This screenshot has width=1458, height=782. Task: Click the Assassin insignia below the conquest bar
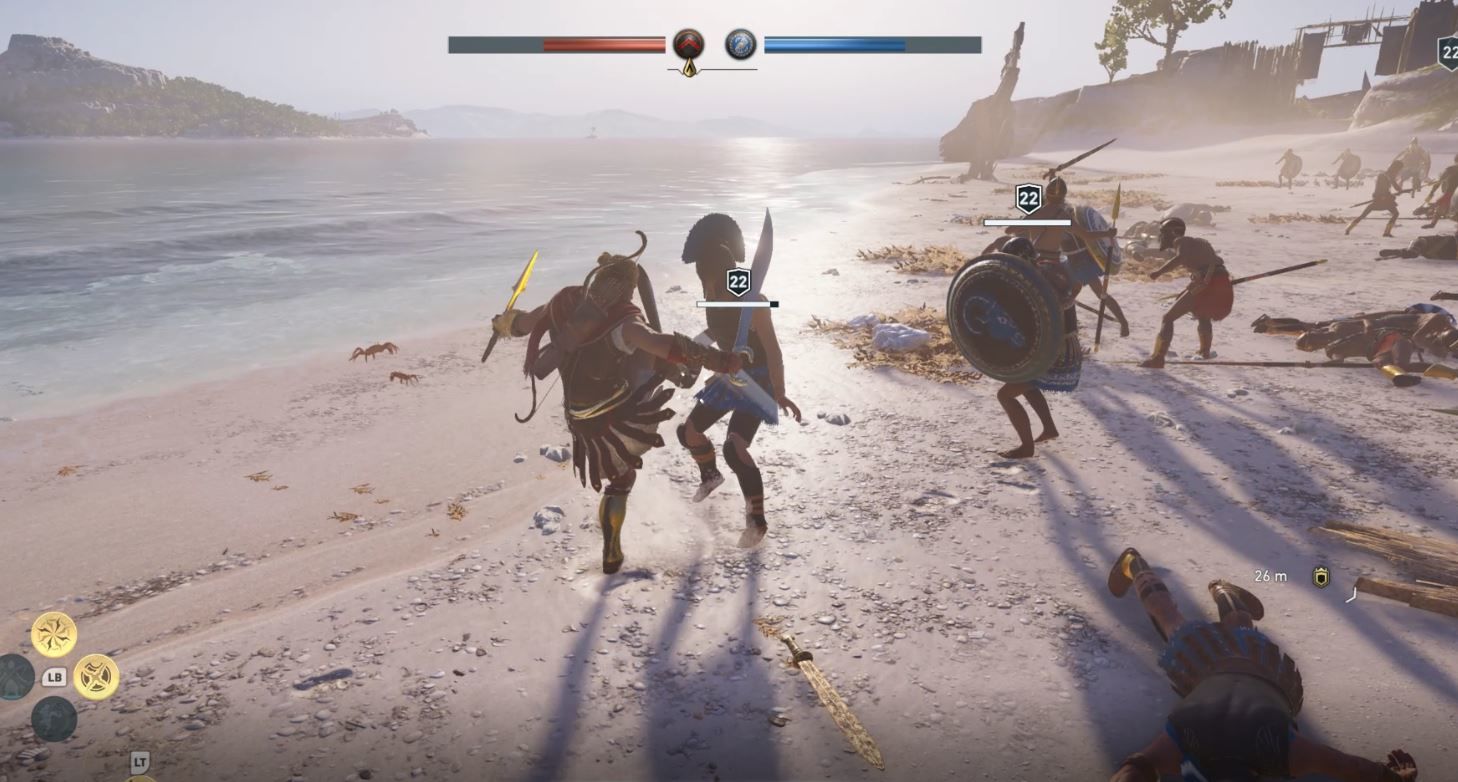coord(688,69)
